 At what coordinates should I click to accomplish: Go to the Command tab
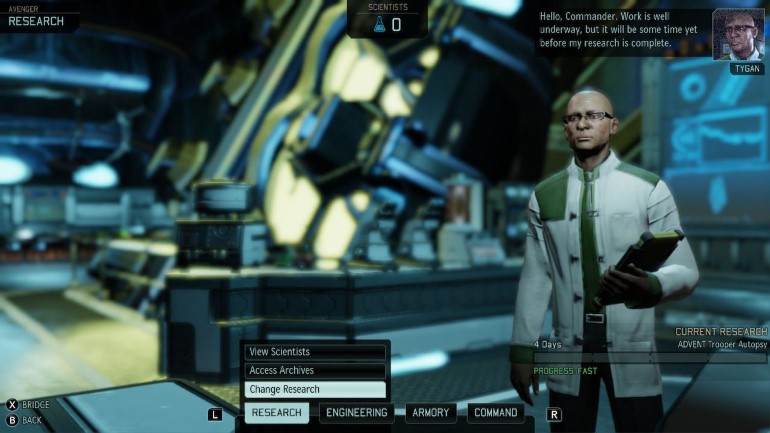click(x=495, y=413)
